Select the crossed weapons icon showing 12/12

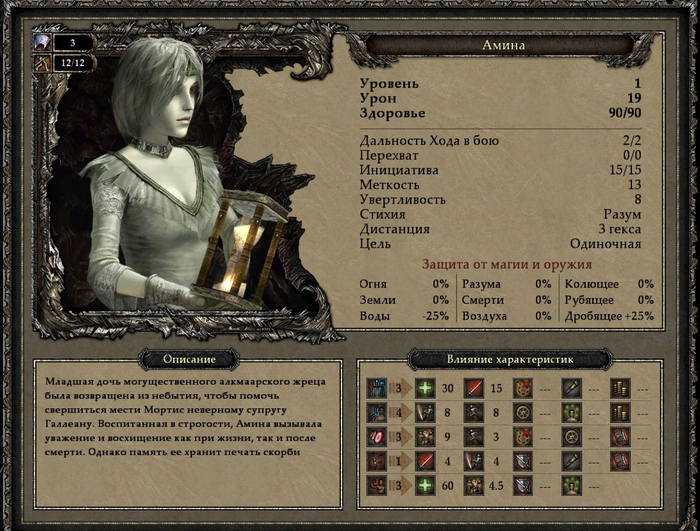coord(41,62)
